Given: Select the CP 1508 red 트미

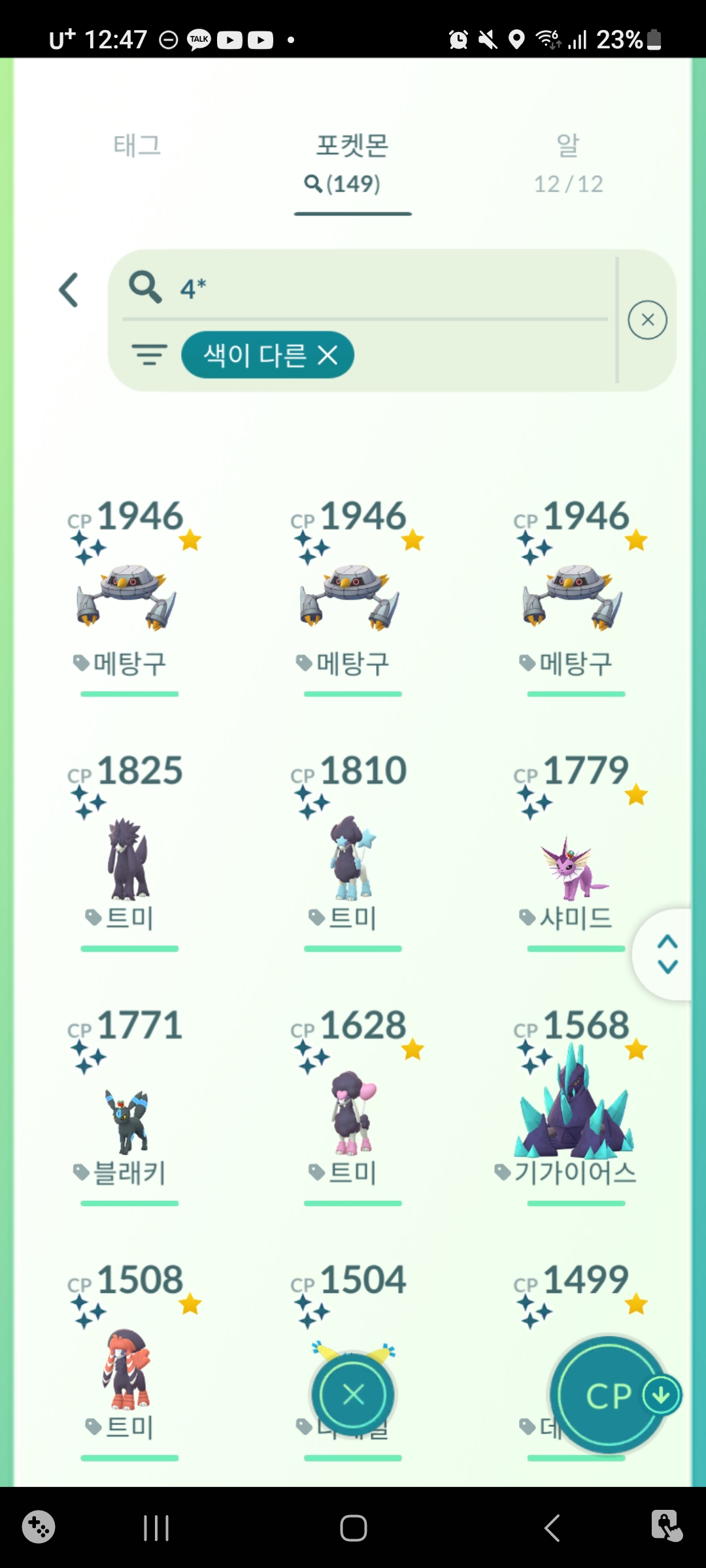Looking at the screenshot, I should pos(129,1369).
